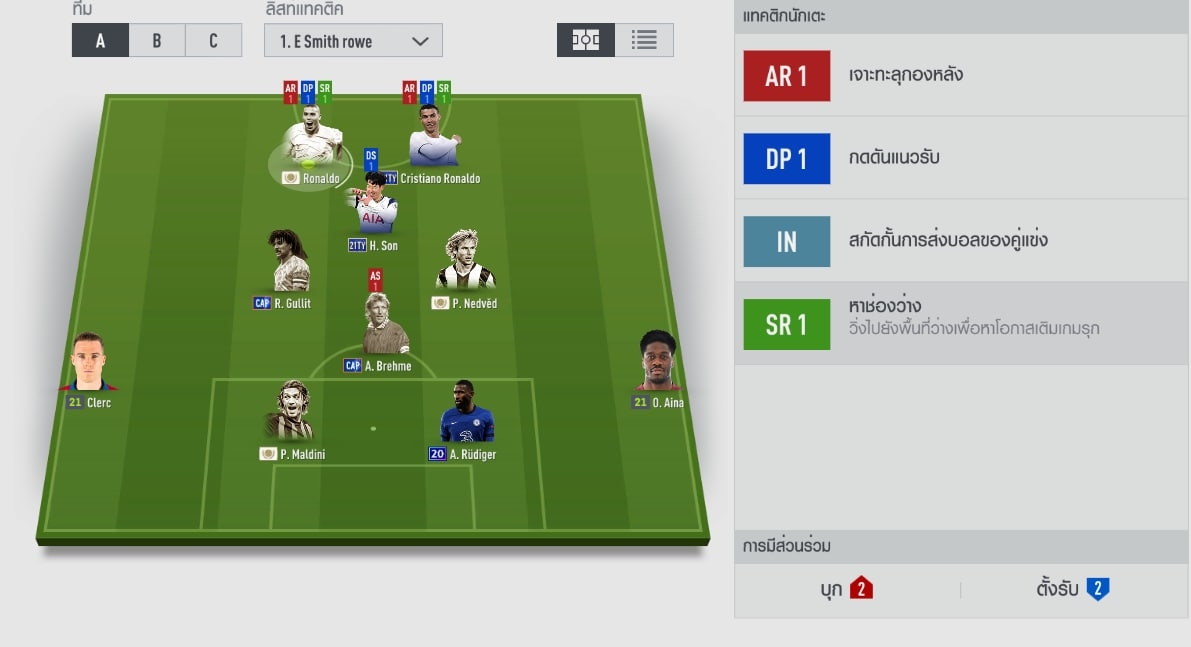Open the E Smith rowe tactic dropdown

353,41
